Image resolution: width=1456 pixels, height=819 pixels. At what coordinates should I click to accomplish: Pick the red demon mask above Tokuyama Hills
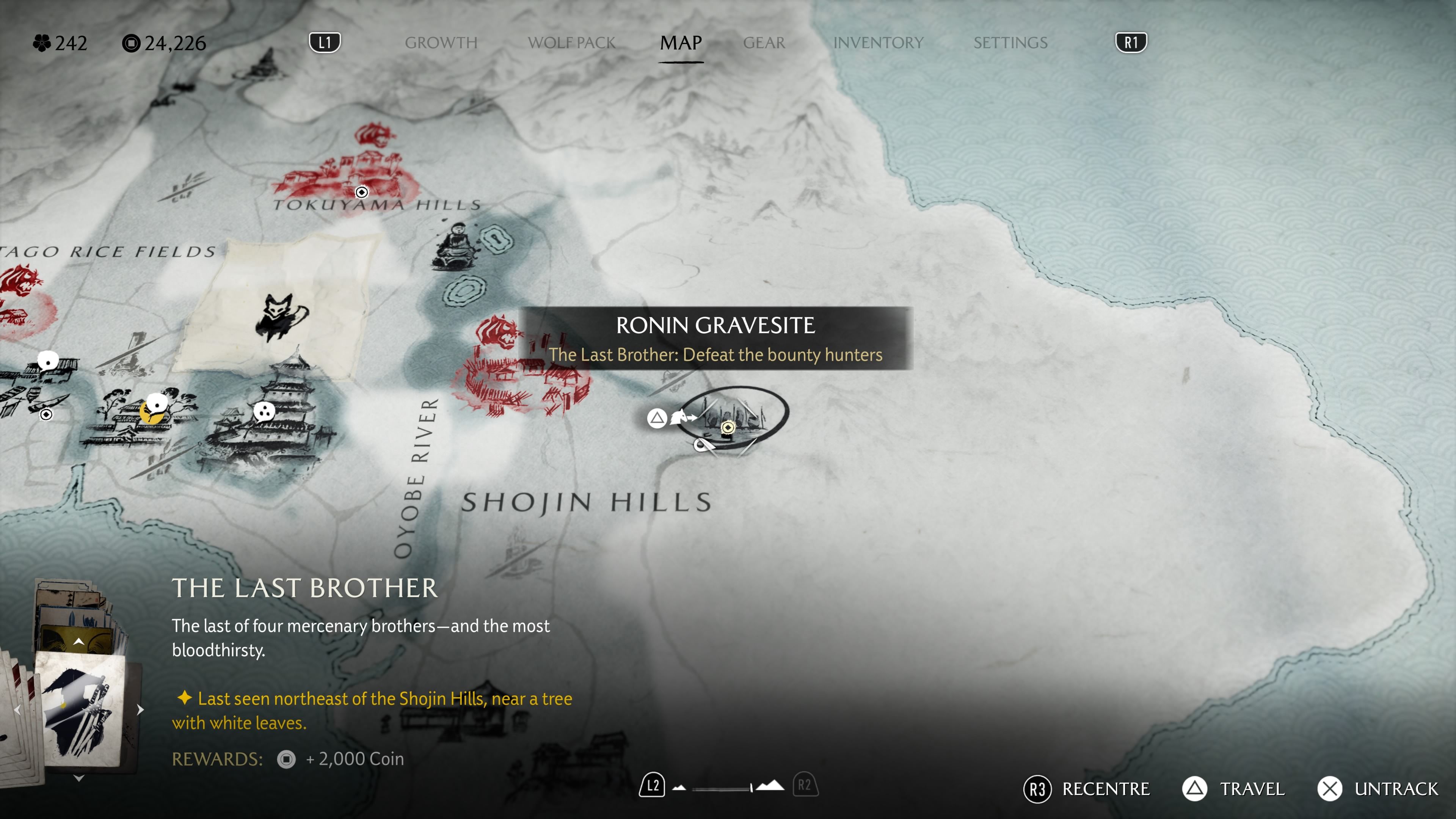pos(373,136)
